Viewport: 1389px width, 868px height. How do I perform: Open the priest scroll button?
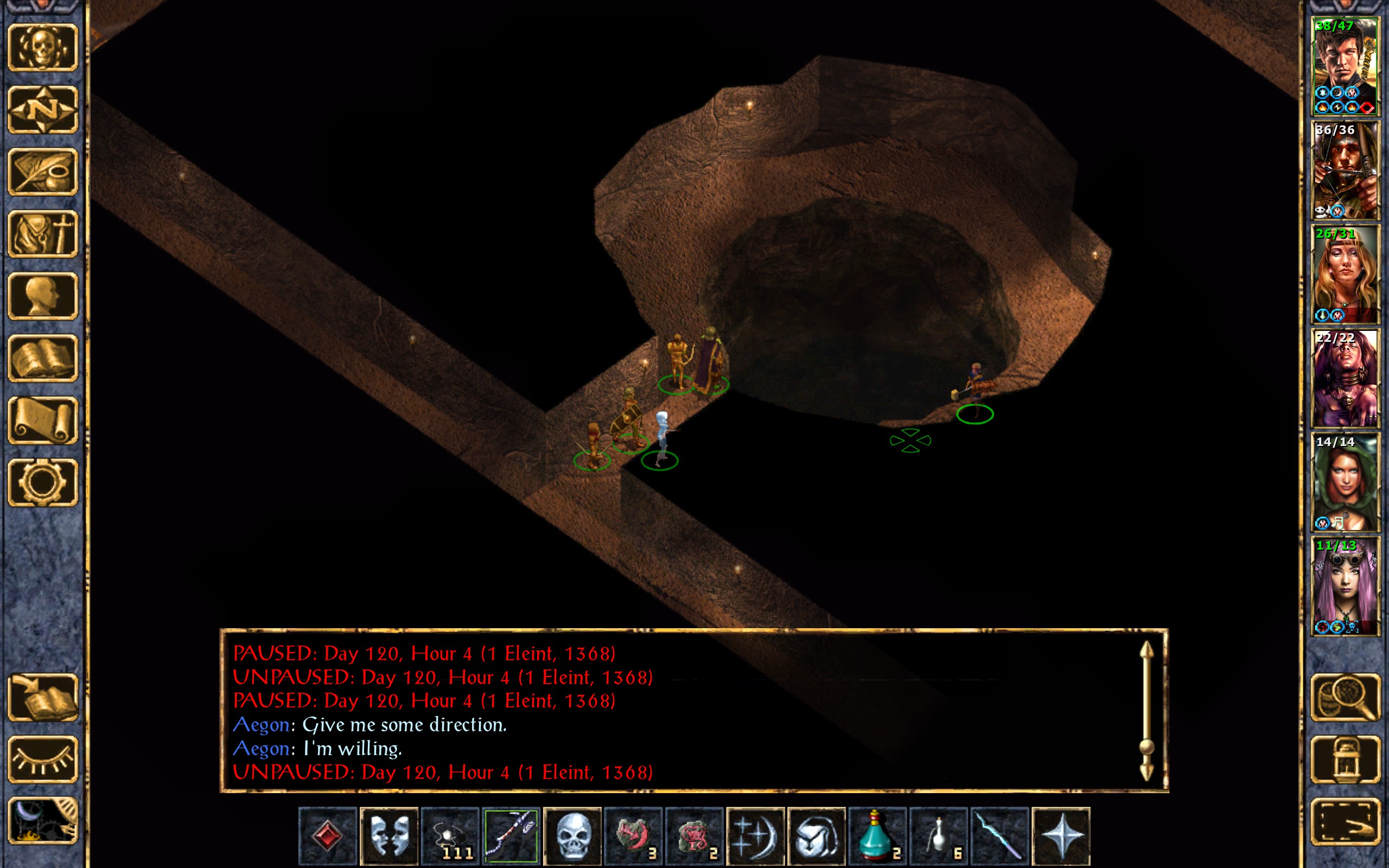click(x=42, y=420)
